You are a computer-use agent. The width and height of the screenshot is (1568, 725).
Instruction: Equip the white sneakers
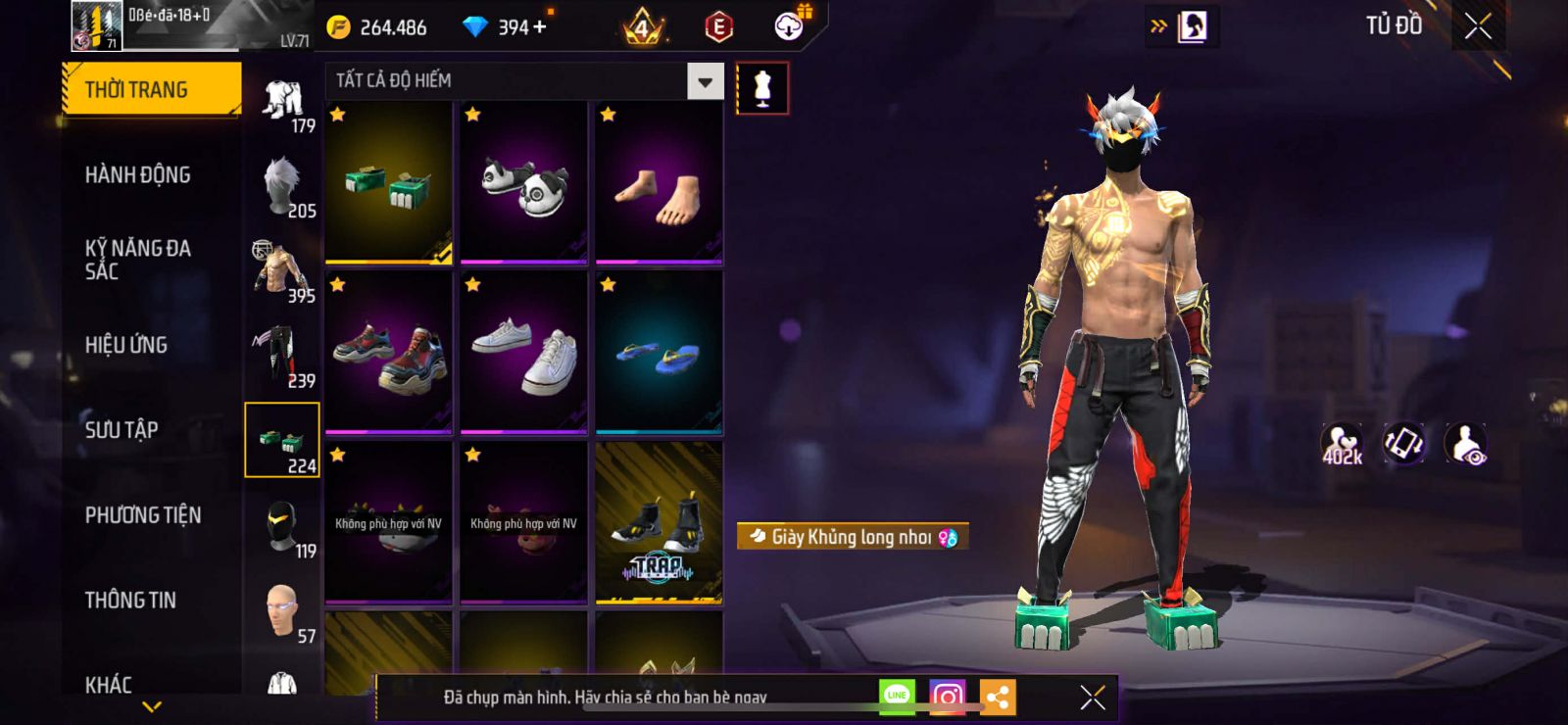524,353
